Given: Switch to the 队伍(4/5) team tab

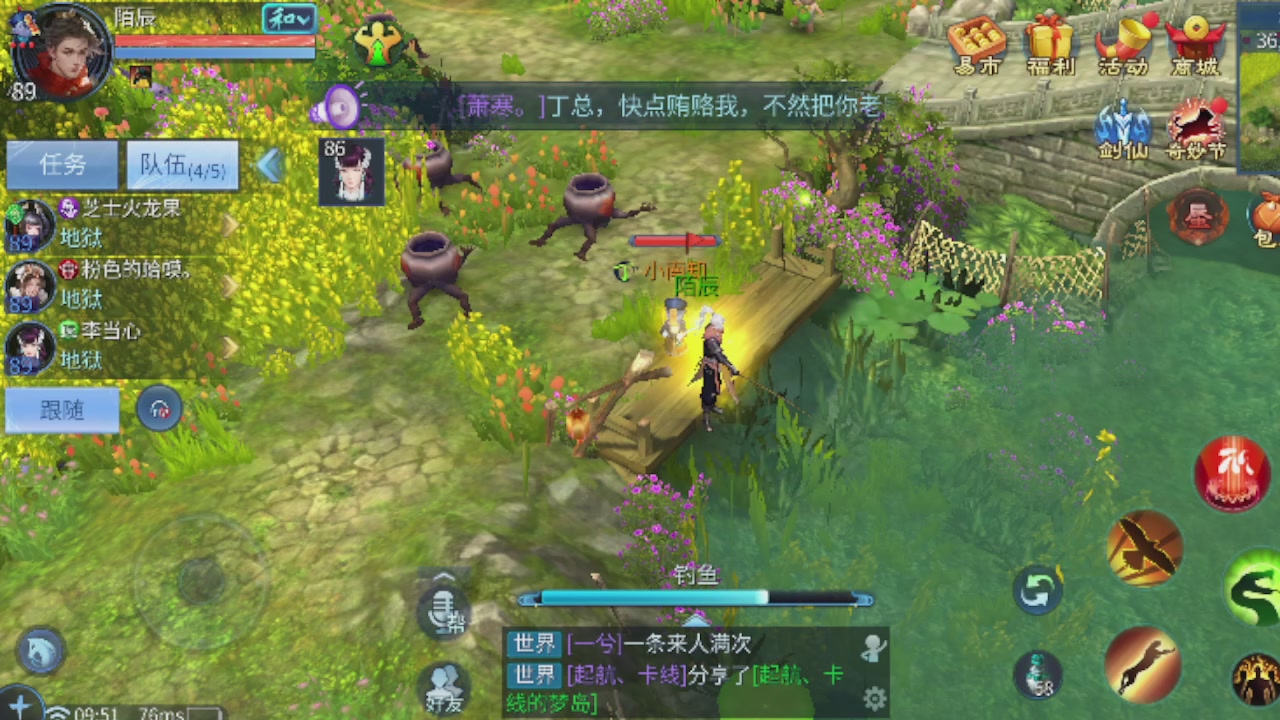Looking at the screenshot, I should (x=182, y=164).
